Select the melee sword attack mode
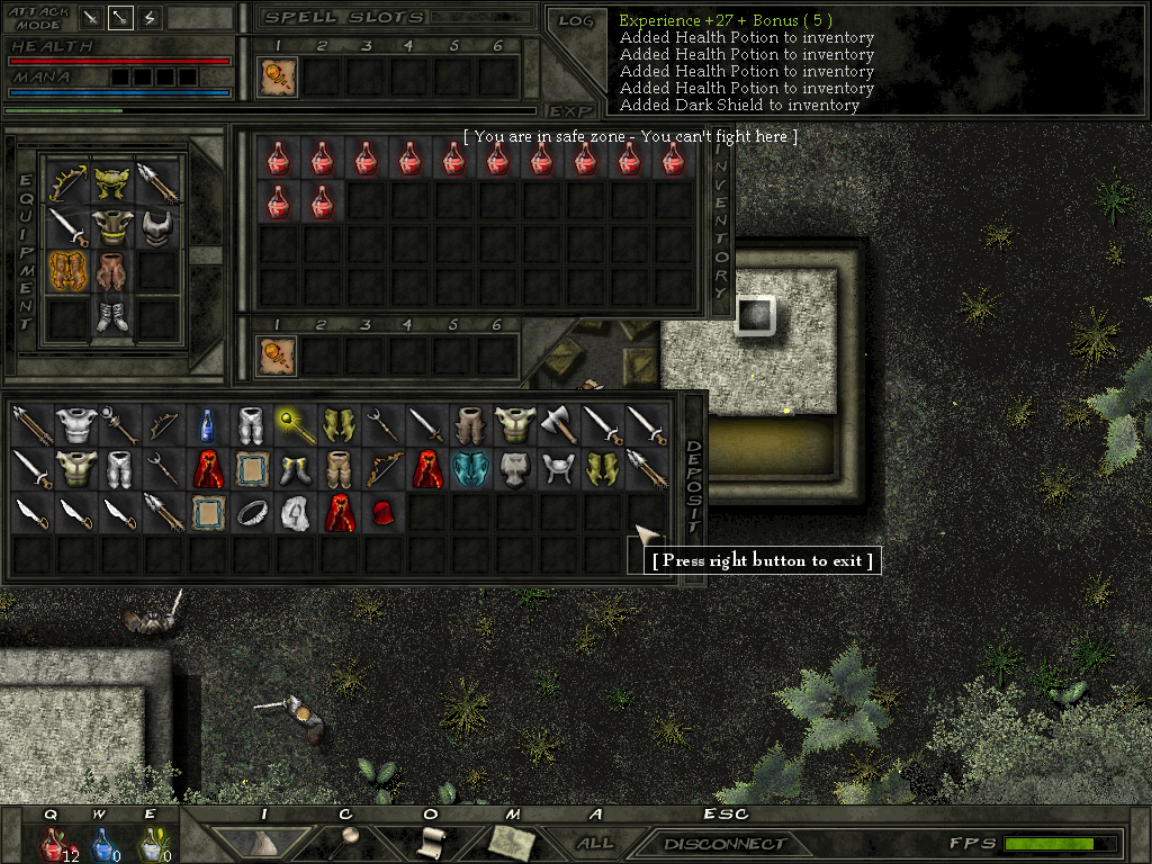Screen dimensions: 1152x864 point(91,17)
